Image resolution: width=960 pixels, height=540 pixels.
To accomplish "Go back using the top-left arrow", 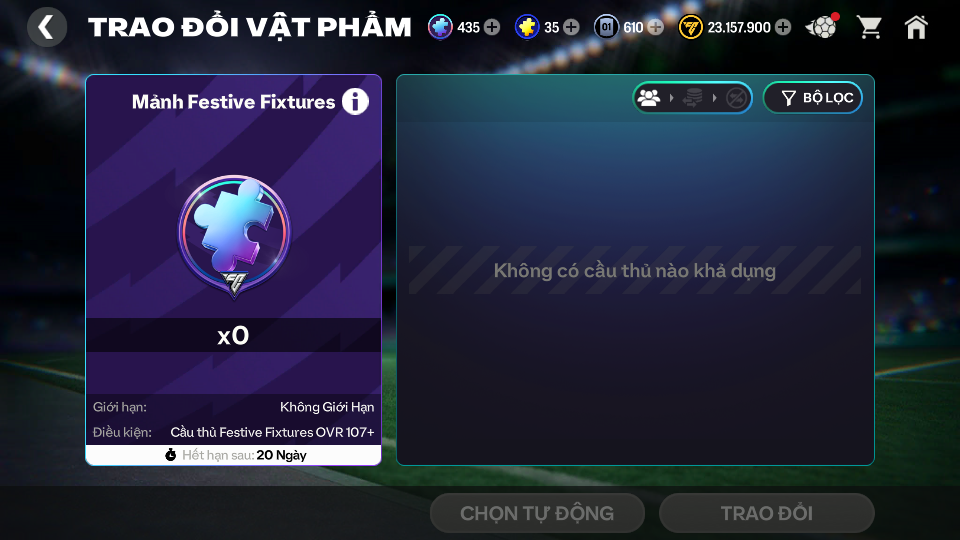I will tap(46, 27).
